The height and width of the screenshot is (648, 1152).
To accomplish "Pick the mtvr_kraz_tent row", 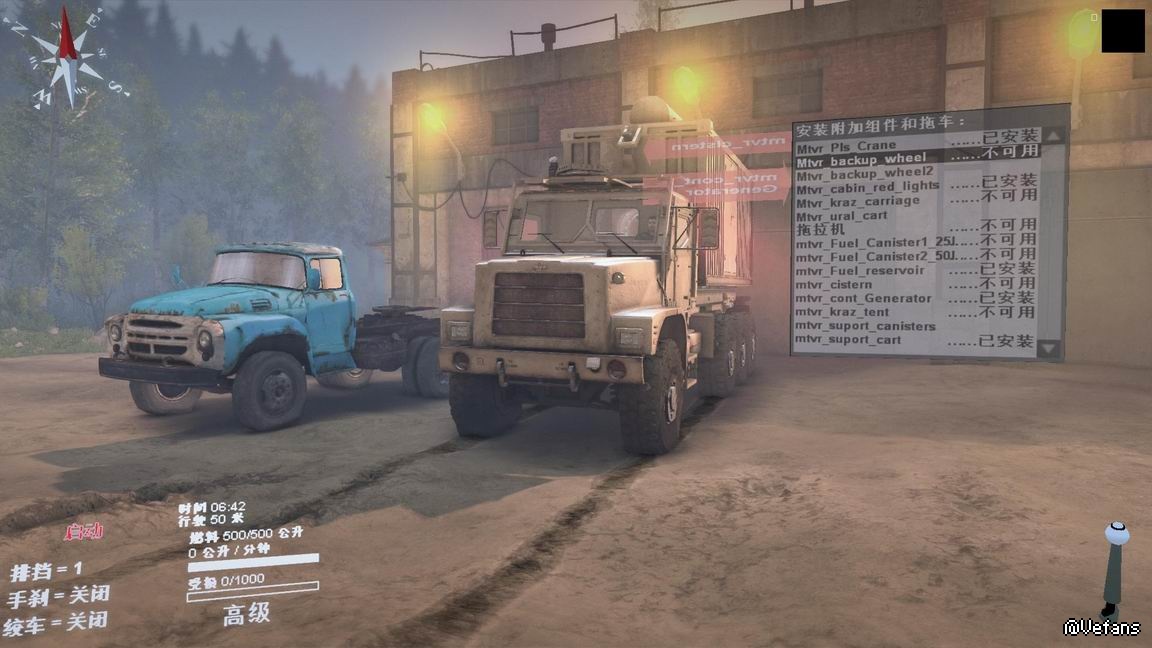I will [x=915, y=312].
